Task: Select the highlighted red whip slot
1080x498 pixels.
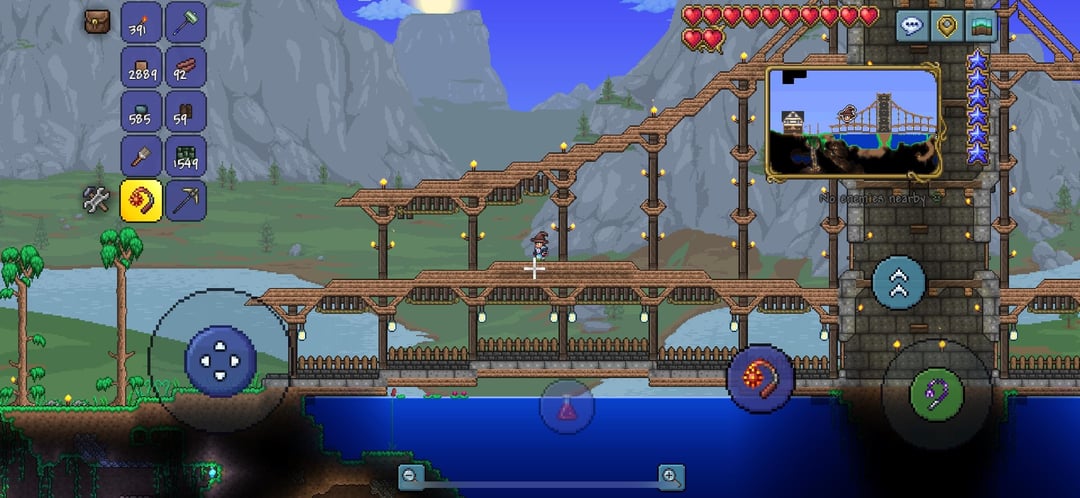Action: coord(141,200)
